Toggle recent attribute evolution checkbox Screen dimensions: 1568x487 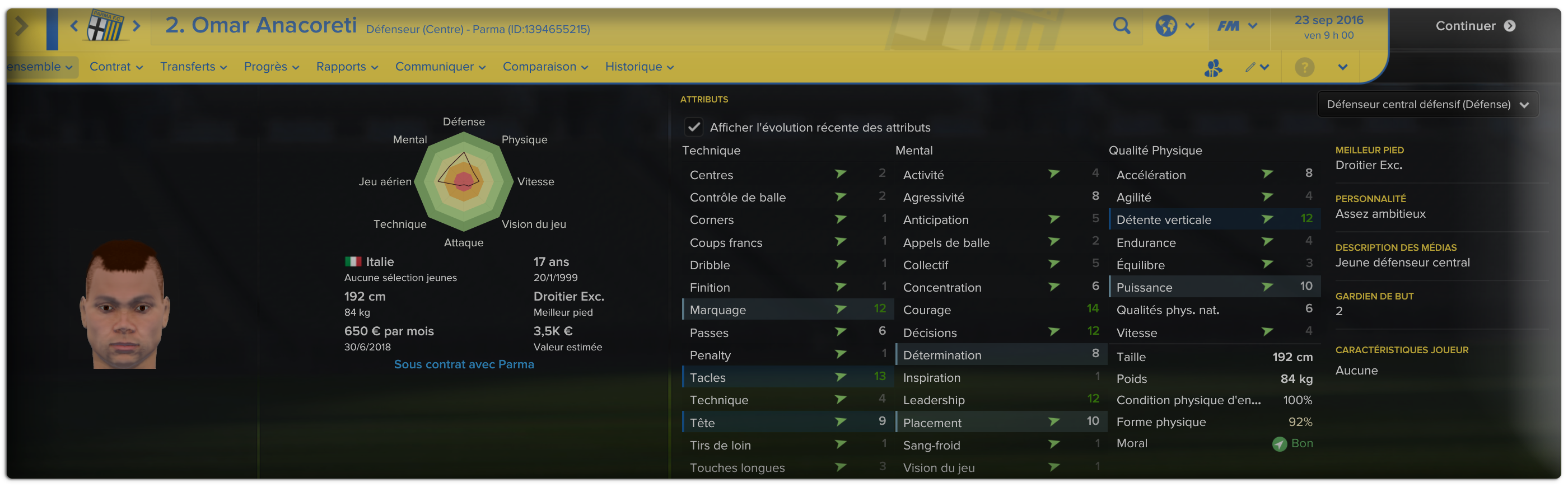[693, 127]
